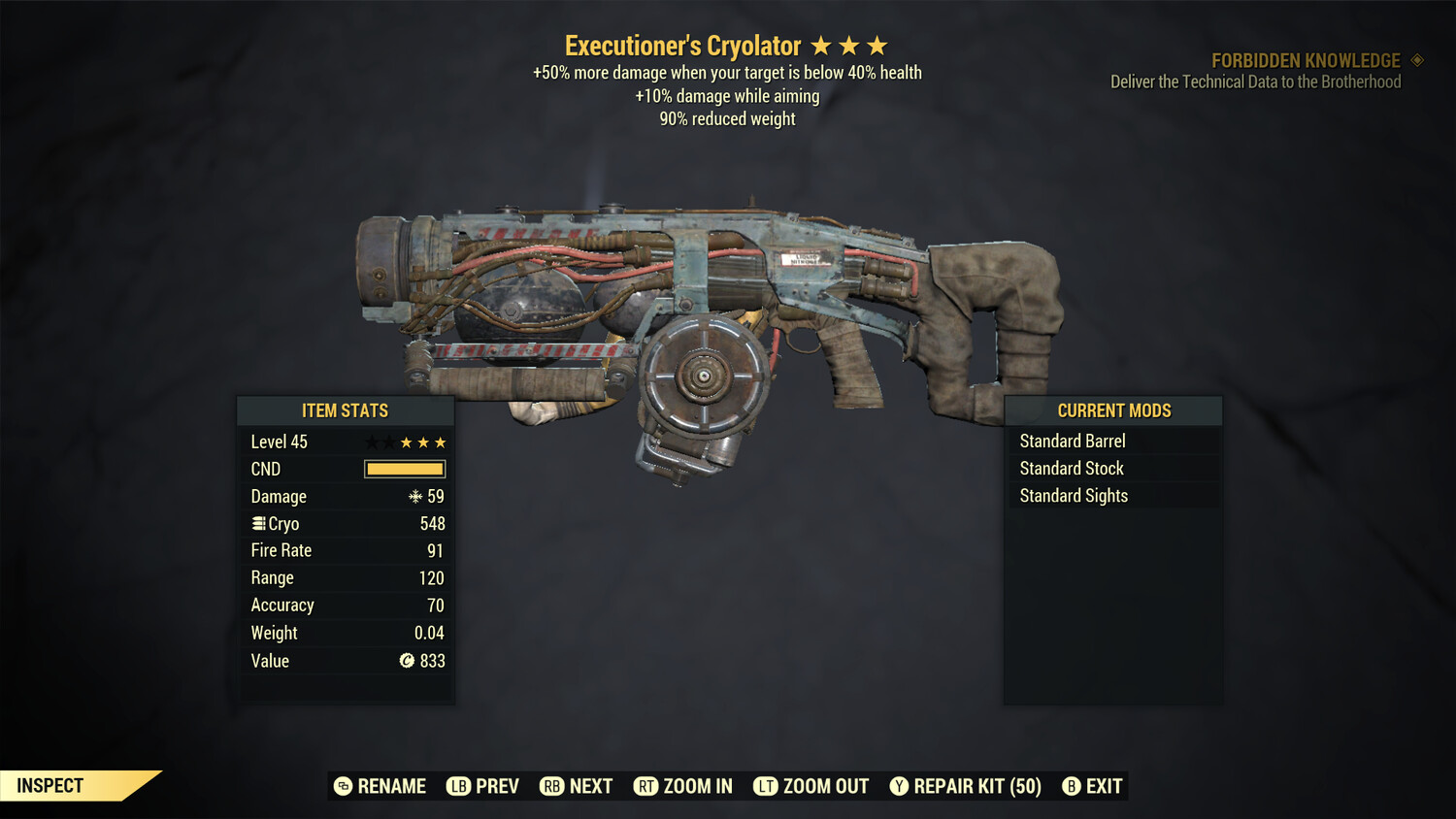Toggle the first legendary star on Level row
1456x819 pixels.
click(x=370, y=442)
